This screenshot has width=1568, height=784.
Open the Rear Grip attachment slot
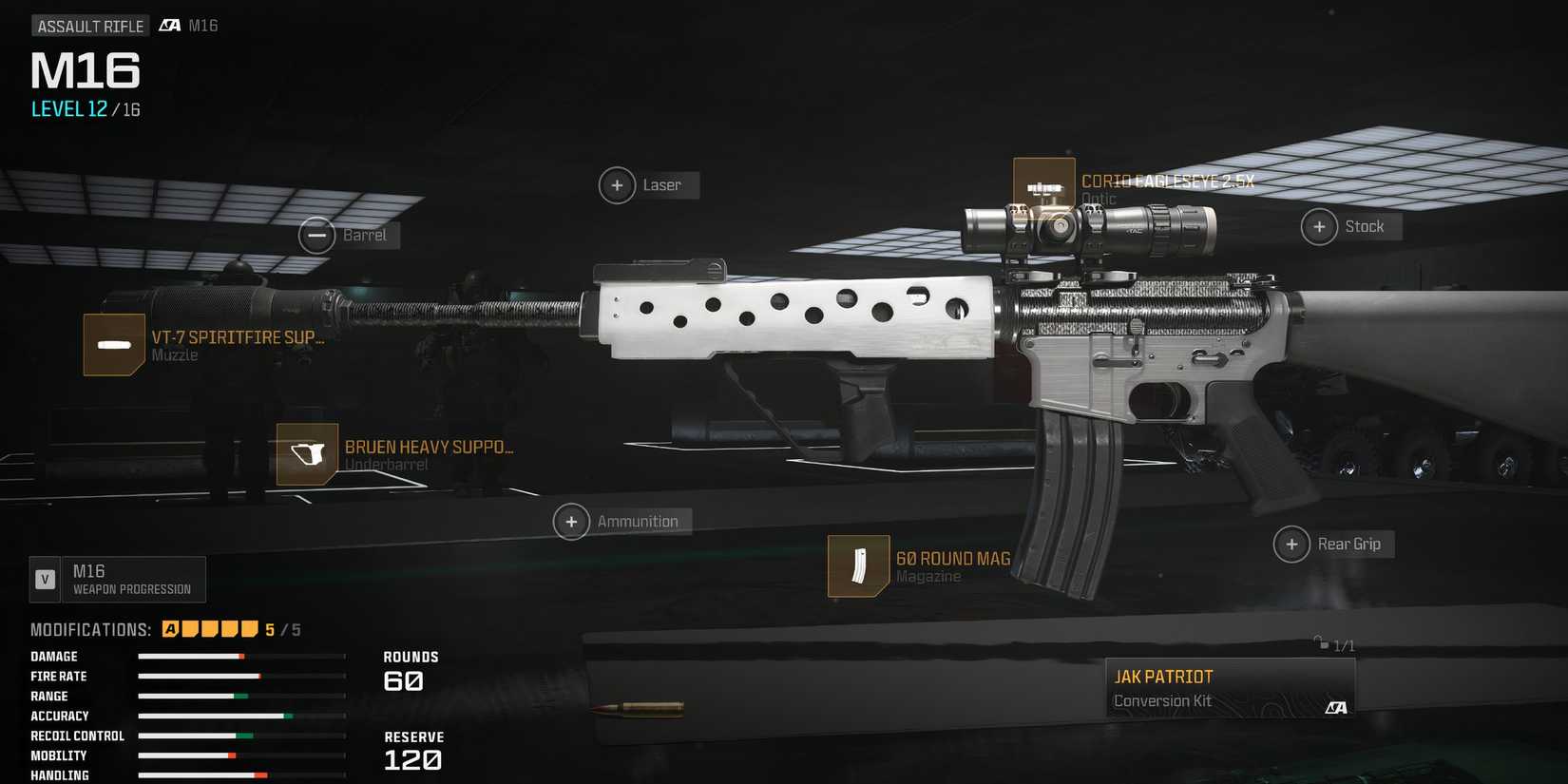pyautogui.click(x=1291, y=544)
